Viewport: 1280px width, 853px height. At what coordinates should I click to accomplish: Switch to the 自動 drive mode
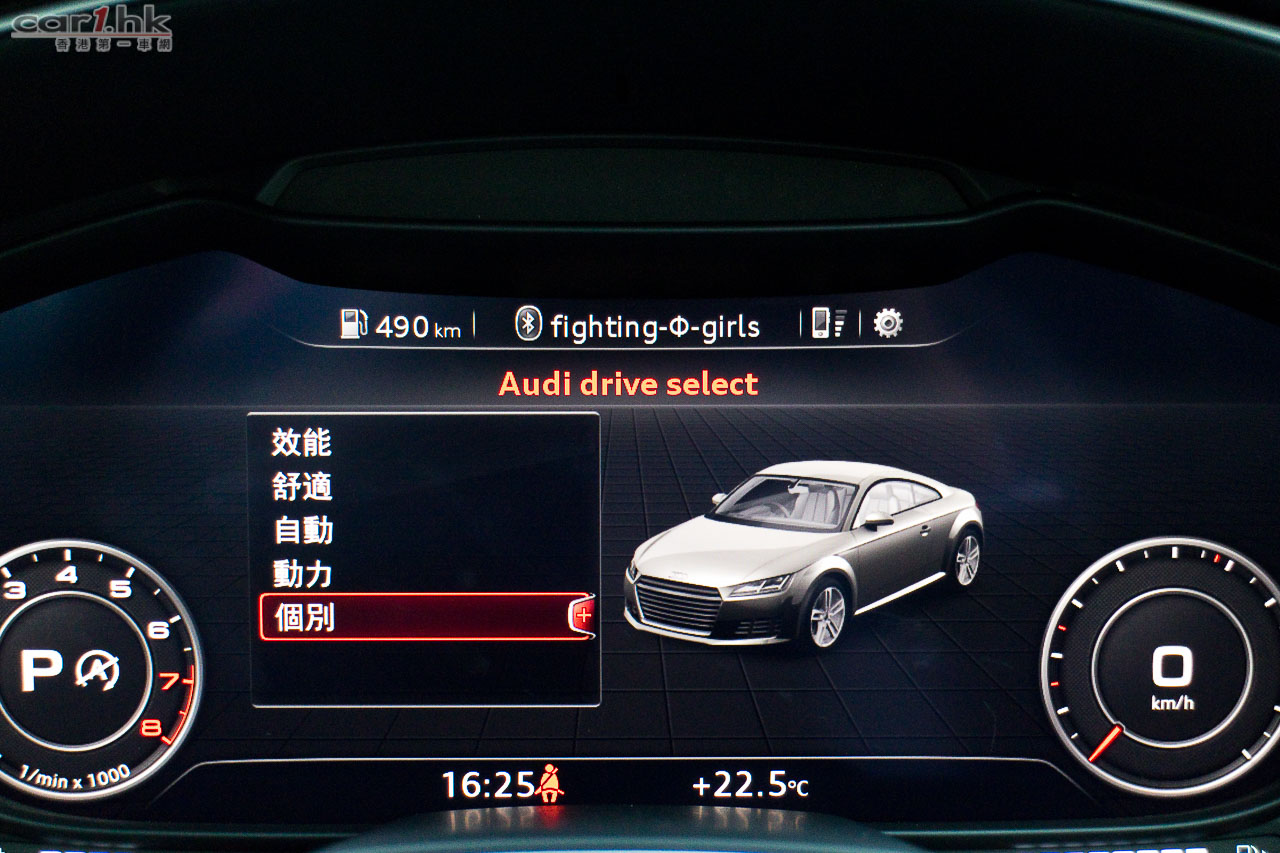point(303,531)
